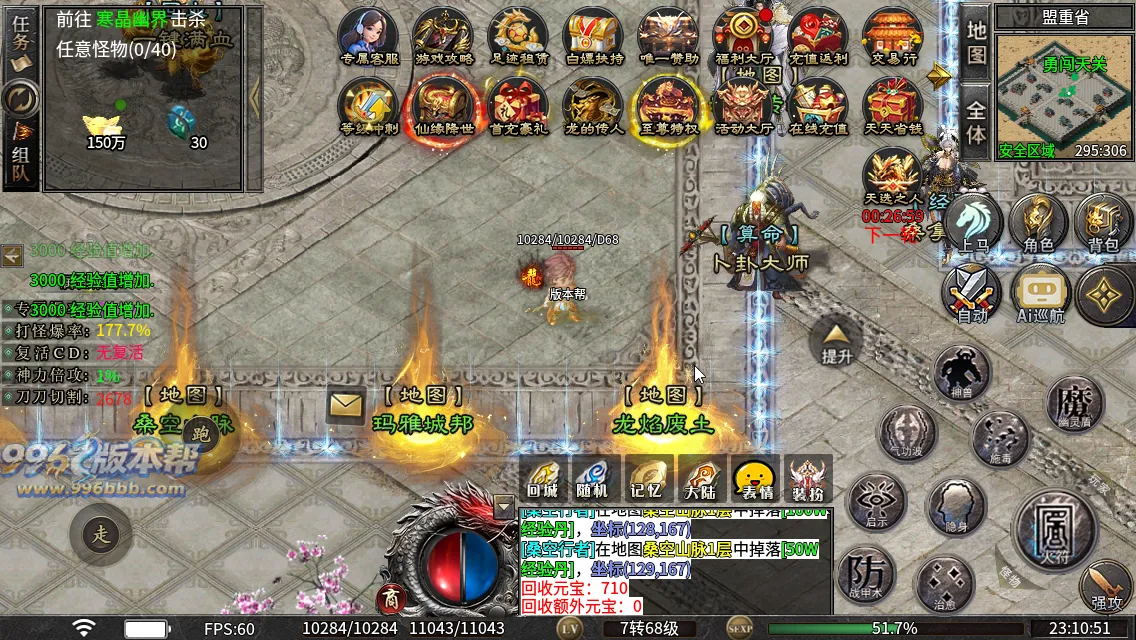Image resolution: width=1136 pixels, height=640 pixels.
Task: Open the 福利大厅 welfare hall
Action: tap(743, 36)
